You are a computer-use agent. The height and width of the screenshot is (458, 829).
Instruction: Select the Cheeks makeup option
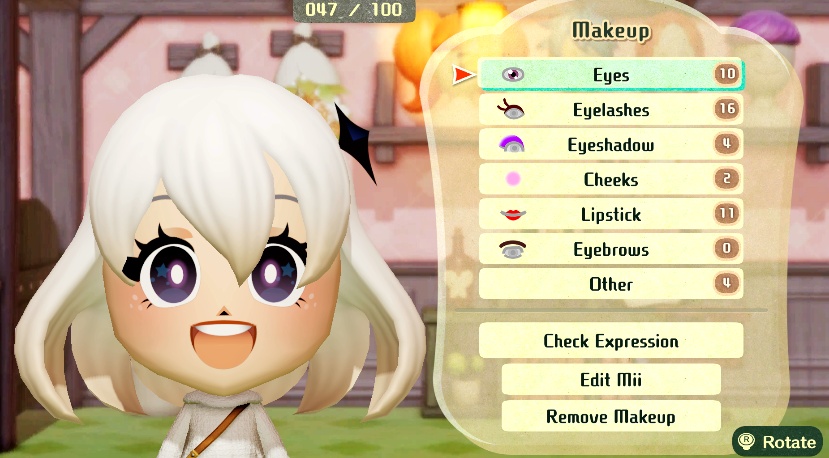pyautogui.click(x=610, y=180)
